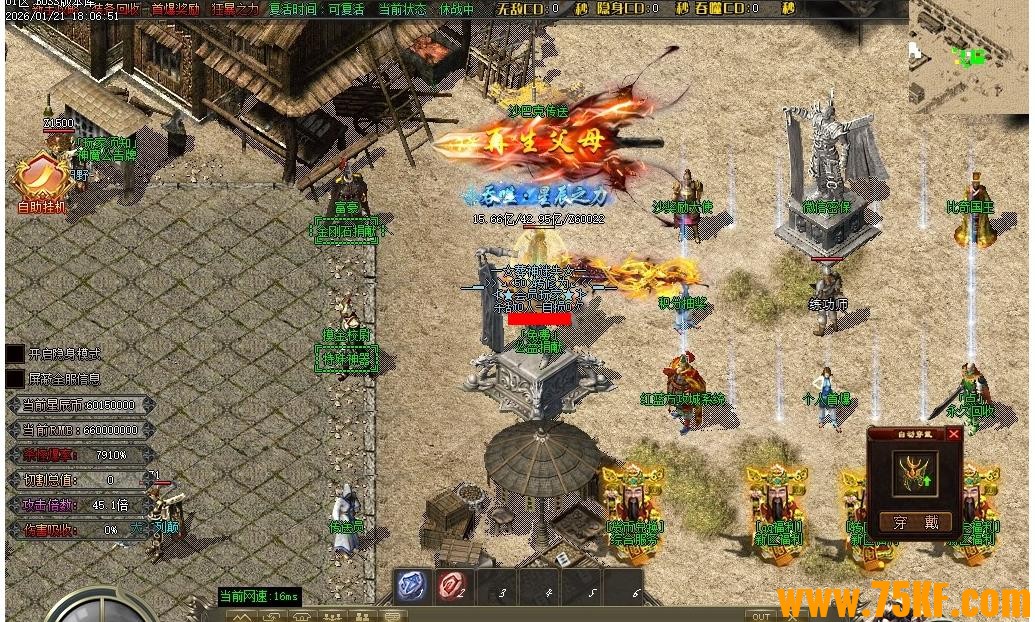The width and height of the screenshot is (1035, 622).
Task: Use the red stone in hotbar slot 2
Action: [453, 586]
